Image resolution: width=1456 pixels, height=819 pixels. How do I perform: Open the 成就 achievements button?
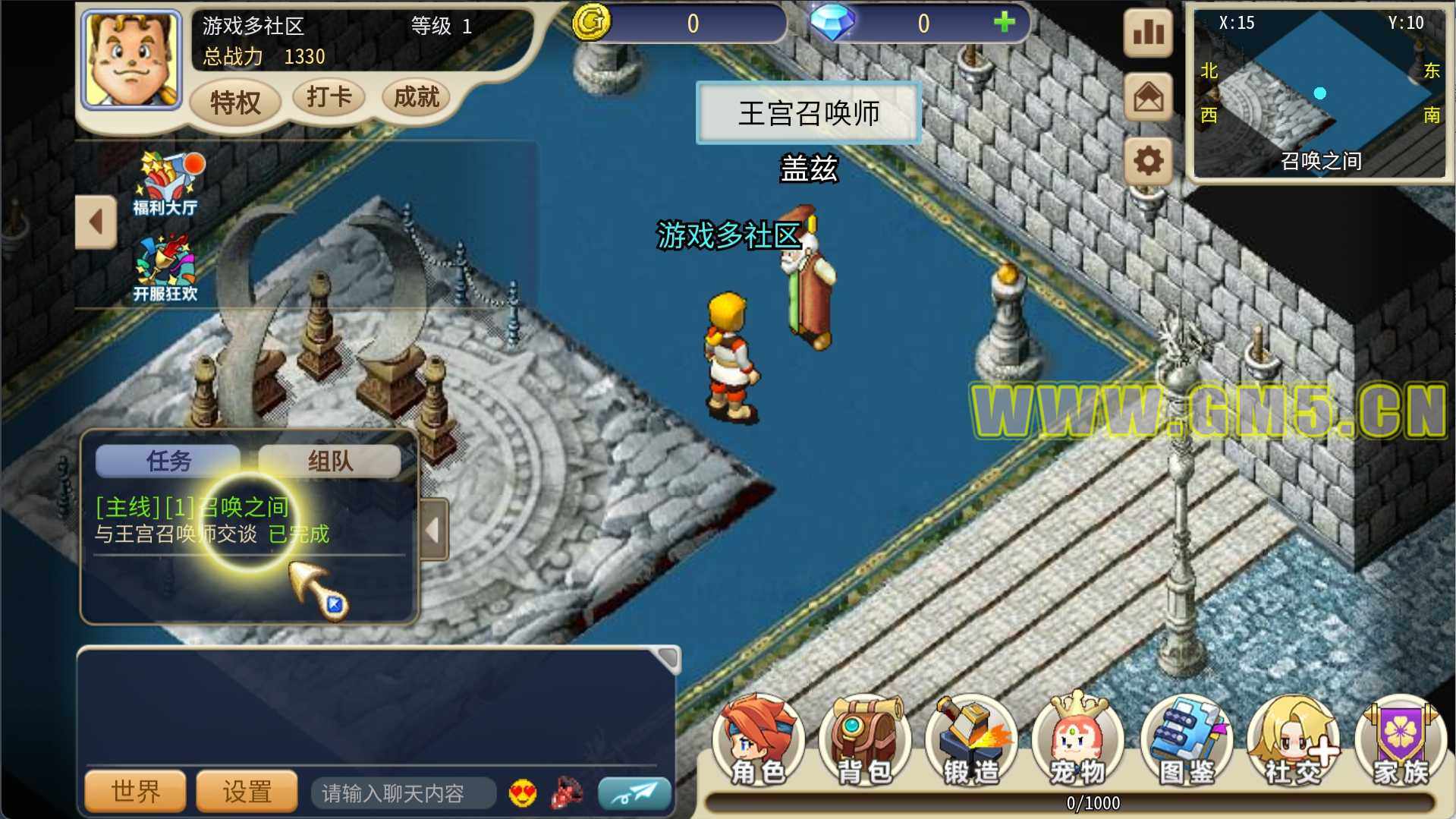tap(416, 97)
